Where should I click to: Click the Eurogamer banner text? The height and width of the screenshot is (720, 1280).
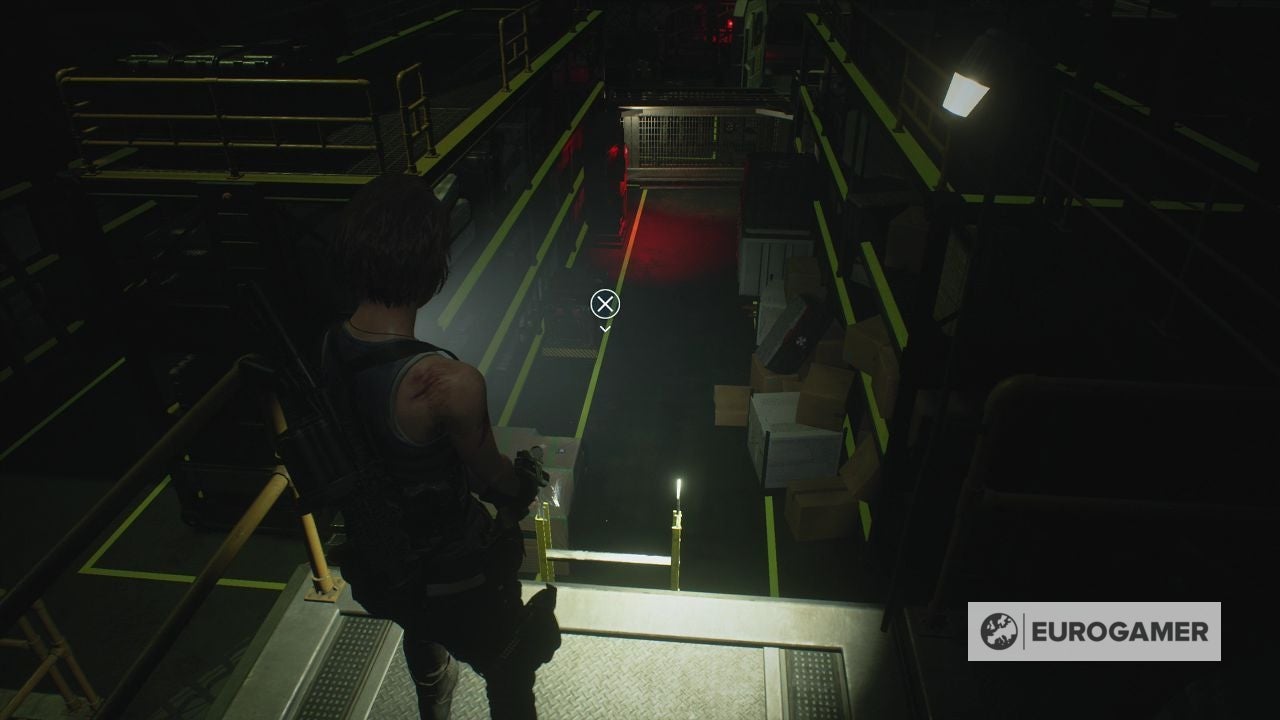(1122, 631)
